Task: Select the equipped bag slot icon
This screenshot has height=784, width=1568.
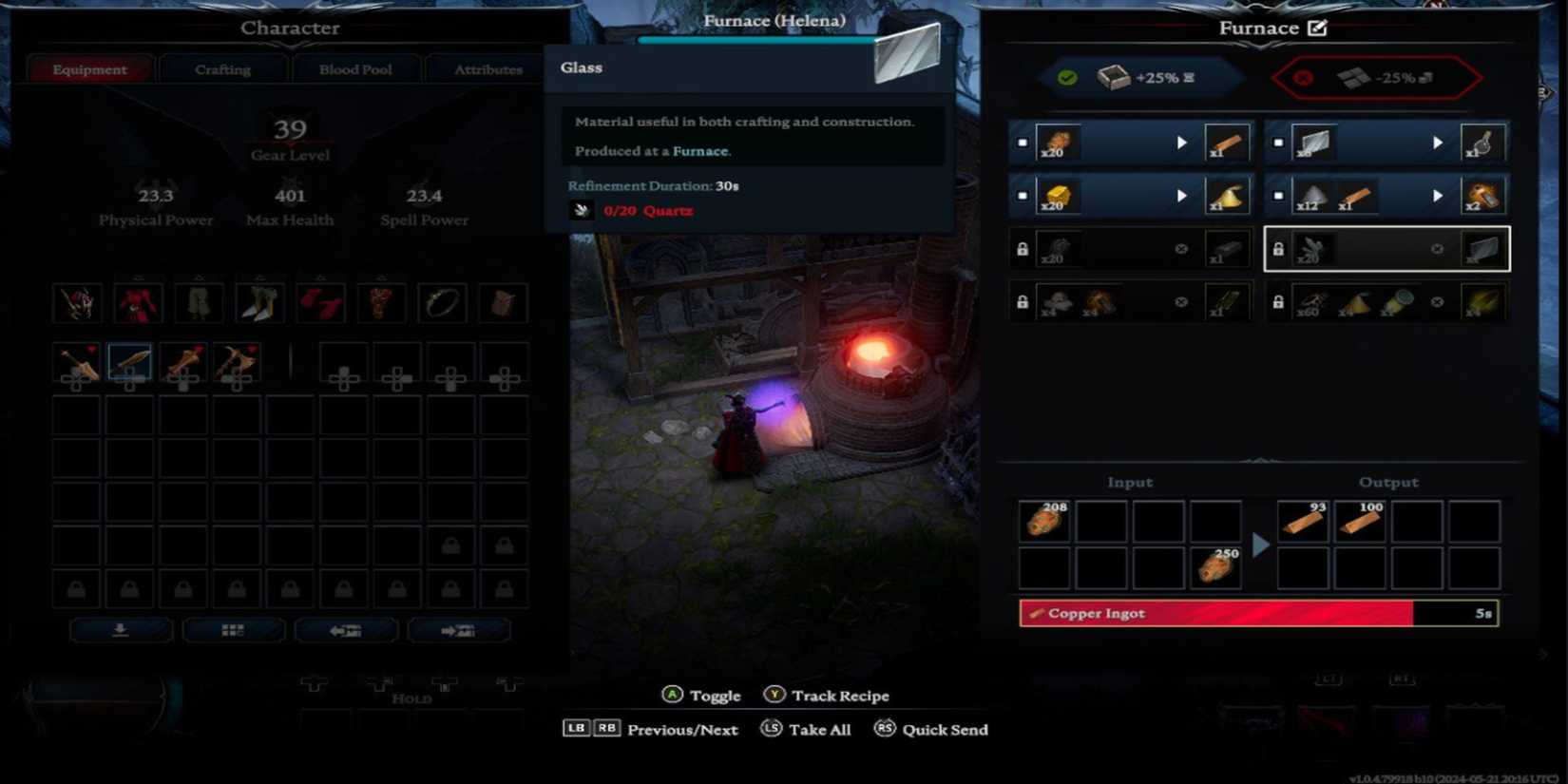Action: [x=504, y=302]
